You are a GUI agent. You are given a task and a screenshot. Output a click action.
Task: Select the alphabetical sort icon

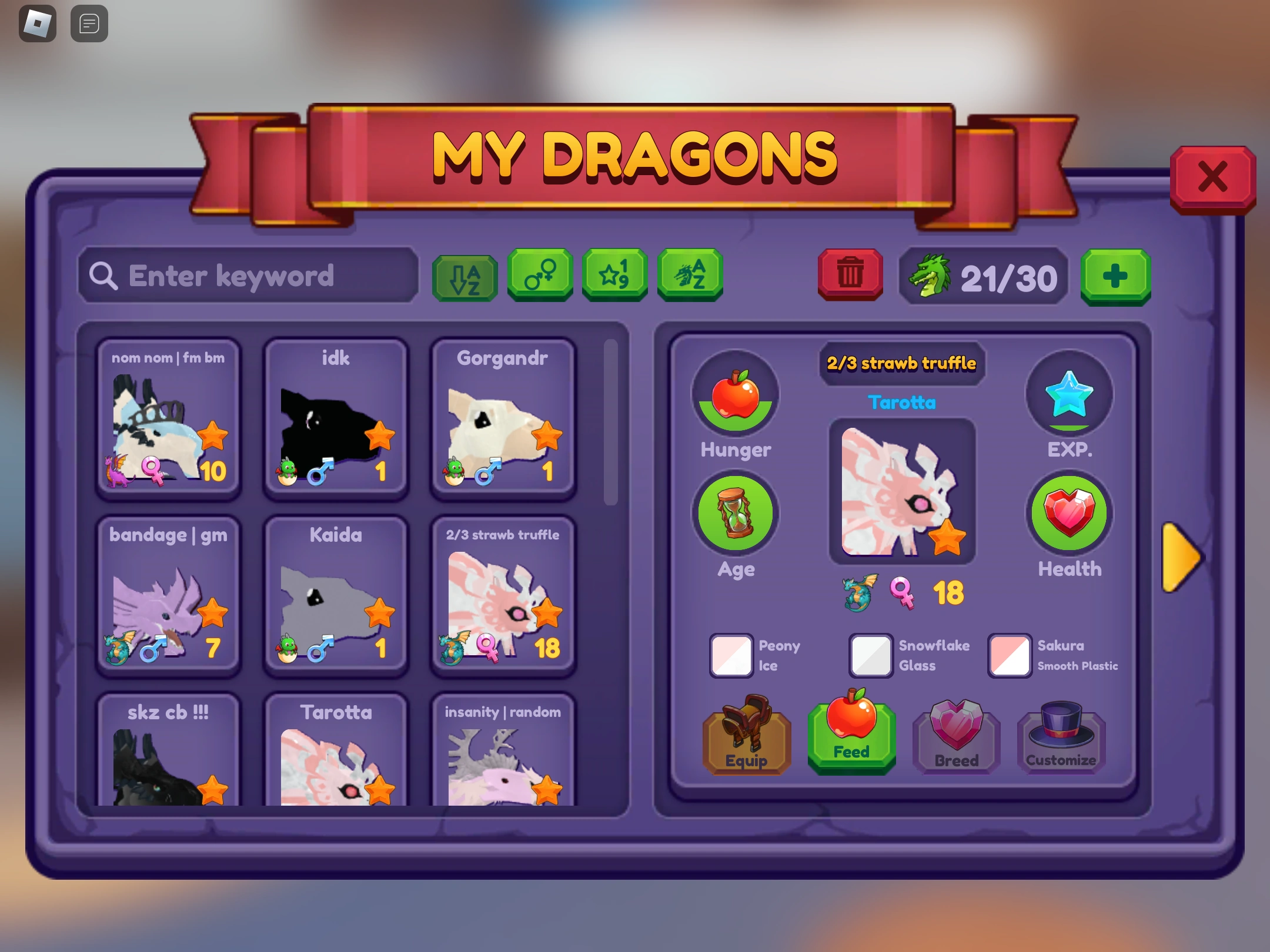coord(464,276)
